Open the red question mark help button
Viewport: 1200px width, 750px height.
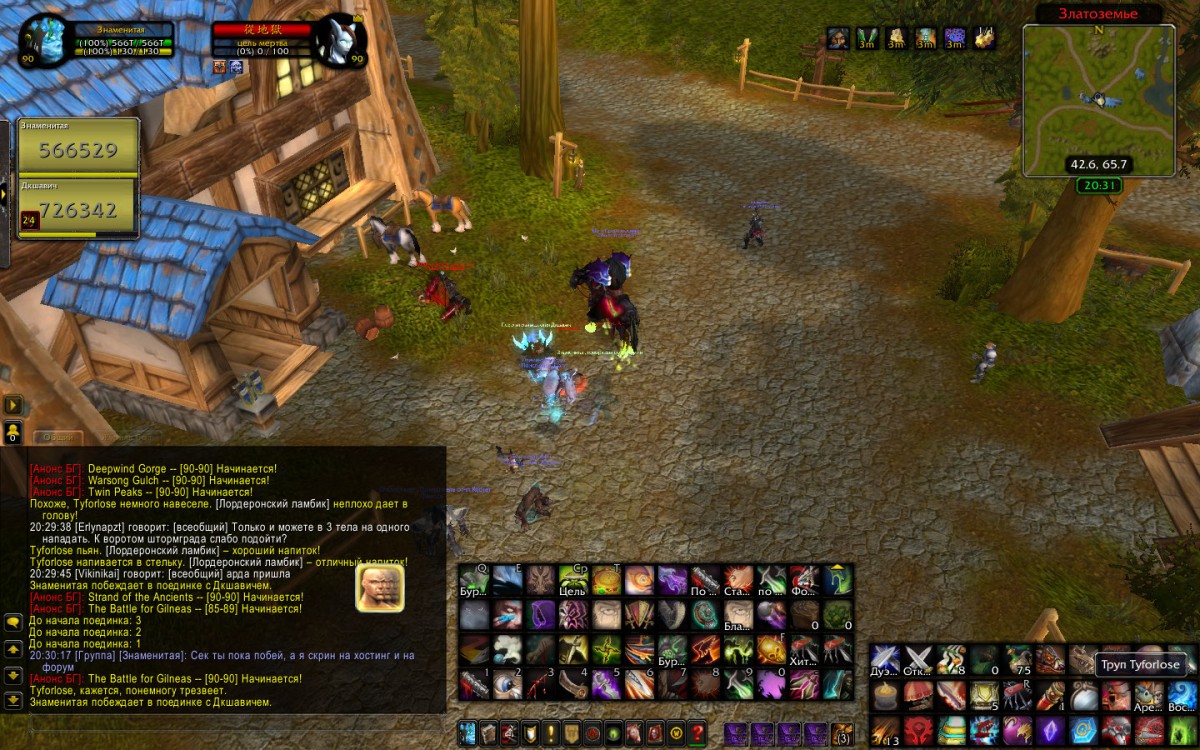coord(697,732)
